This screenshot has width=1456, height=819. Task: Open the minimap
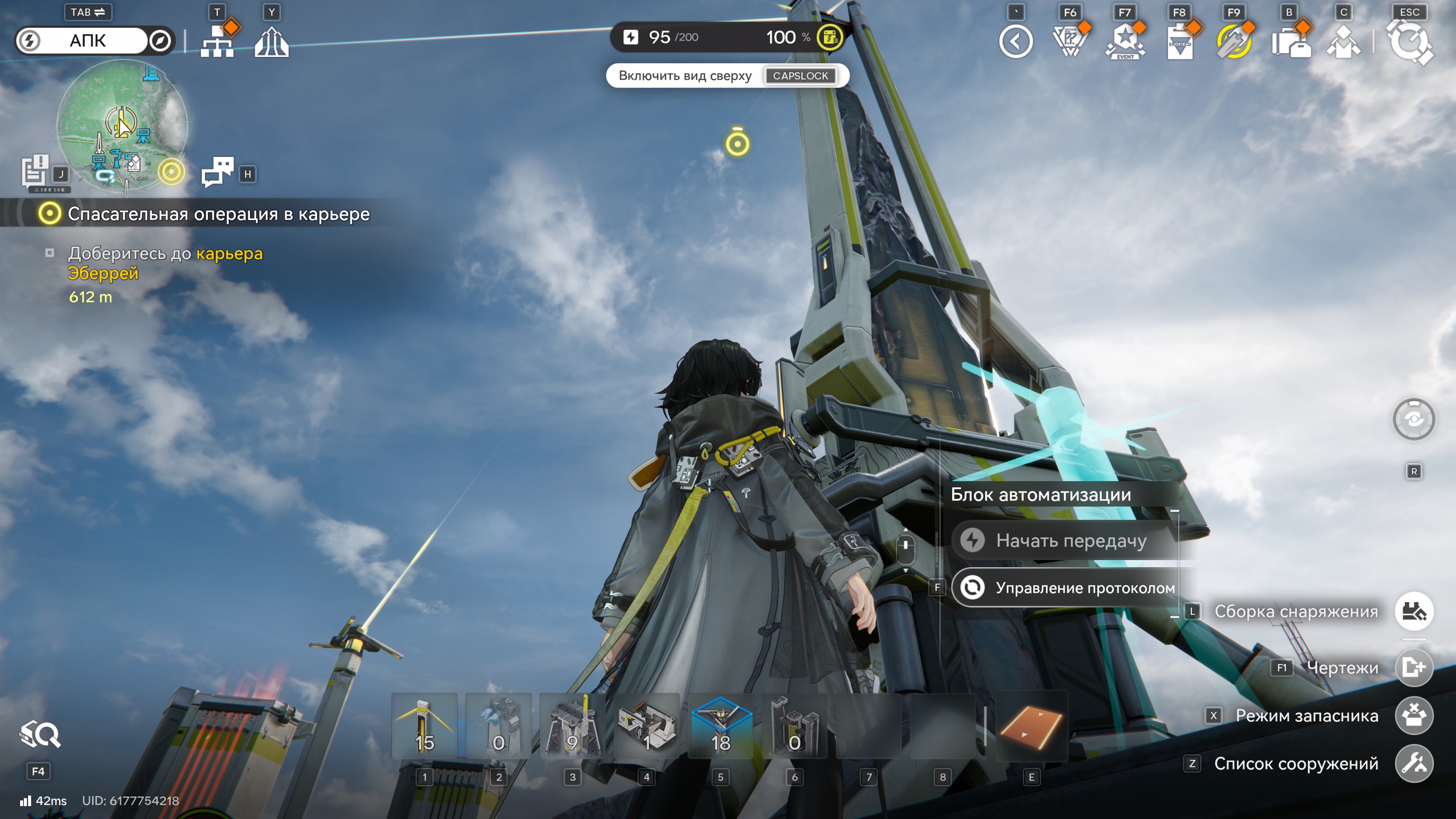(x=121, y=124)
